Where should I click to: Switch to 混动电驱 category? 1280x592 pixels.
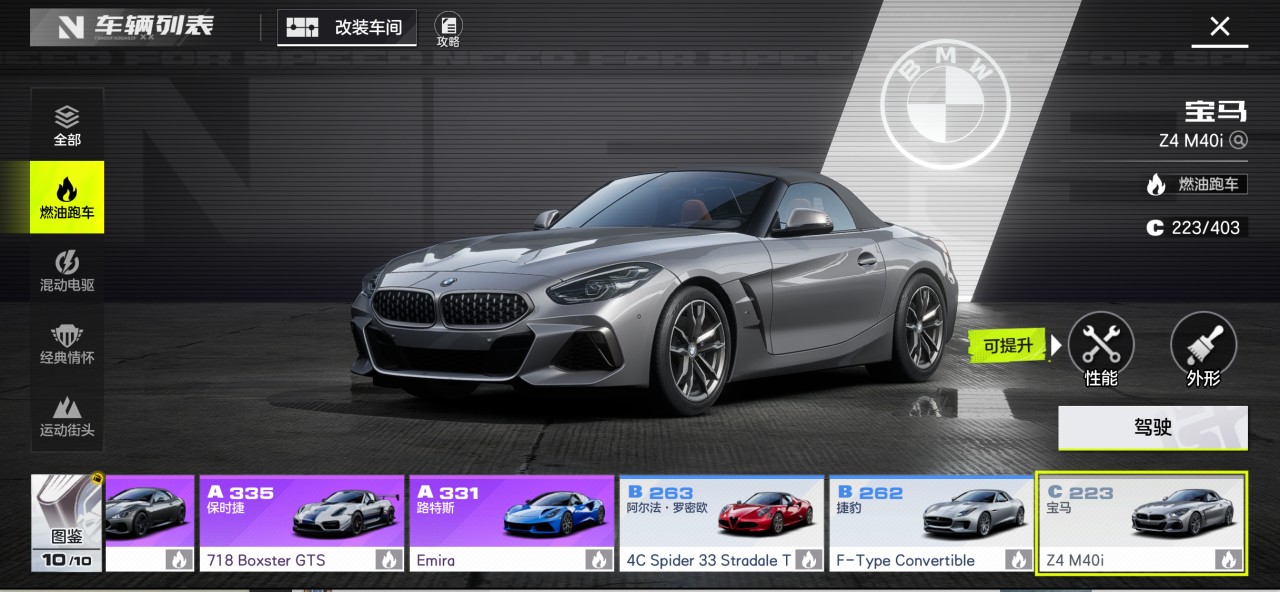67,270
